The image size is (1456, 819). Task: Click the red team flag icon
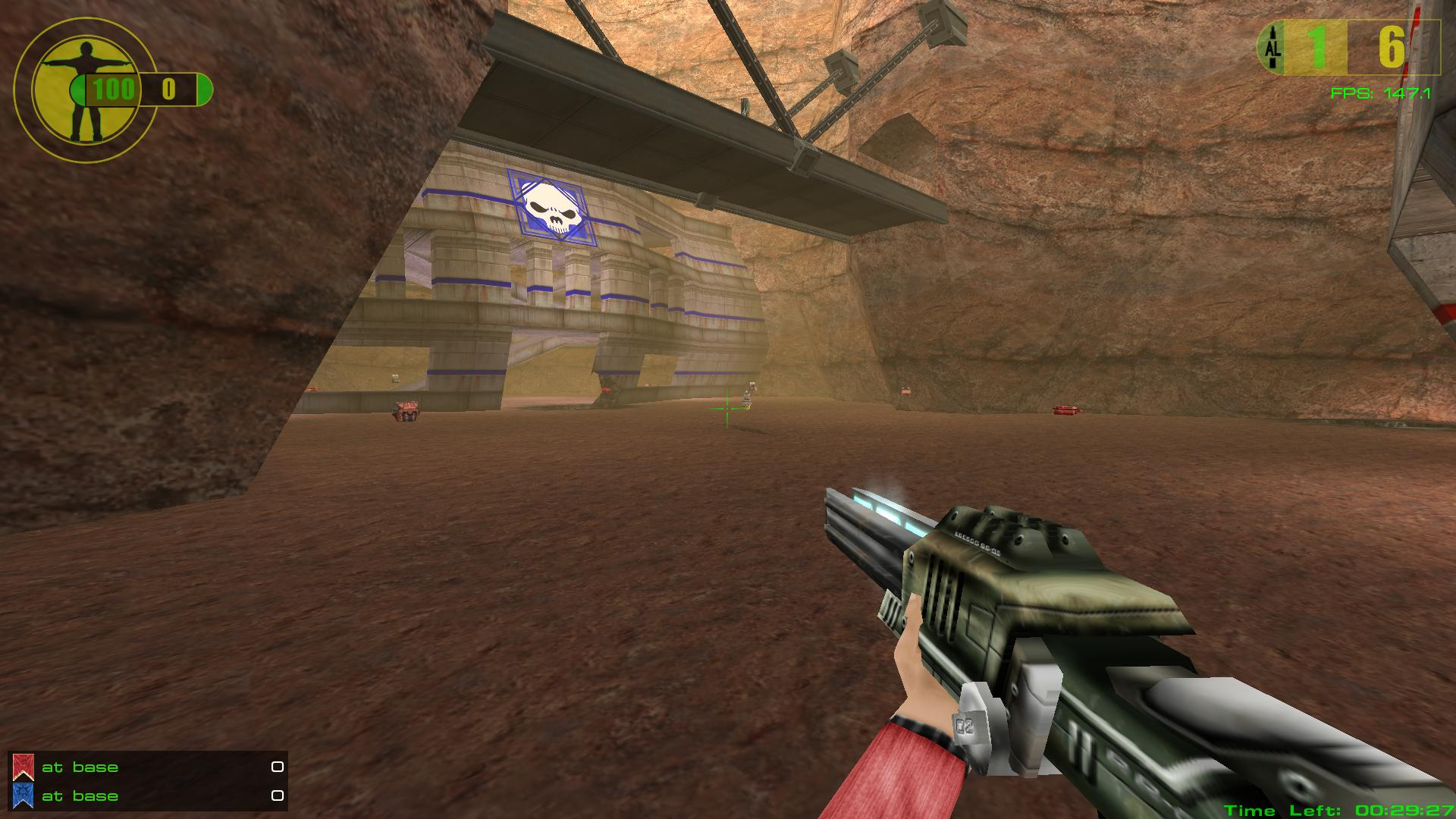pyautogui.click(x=23, y=767)
